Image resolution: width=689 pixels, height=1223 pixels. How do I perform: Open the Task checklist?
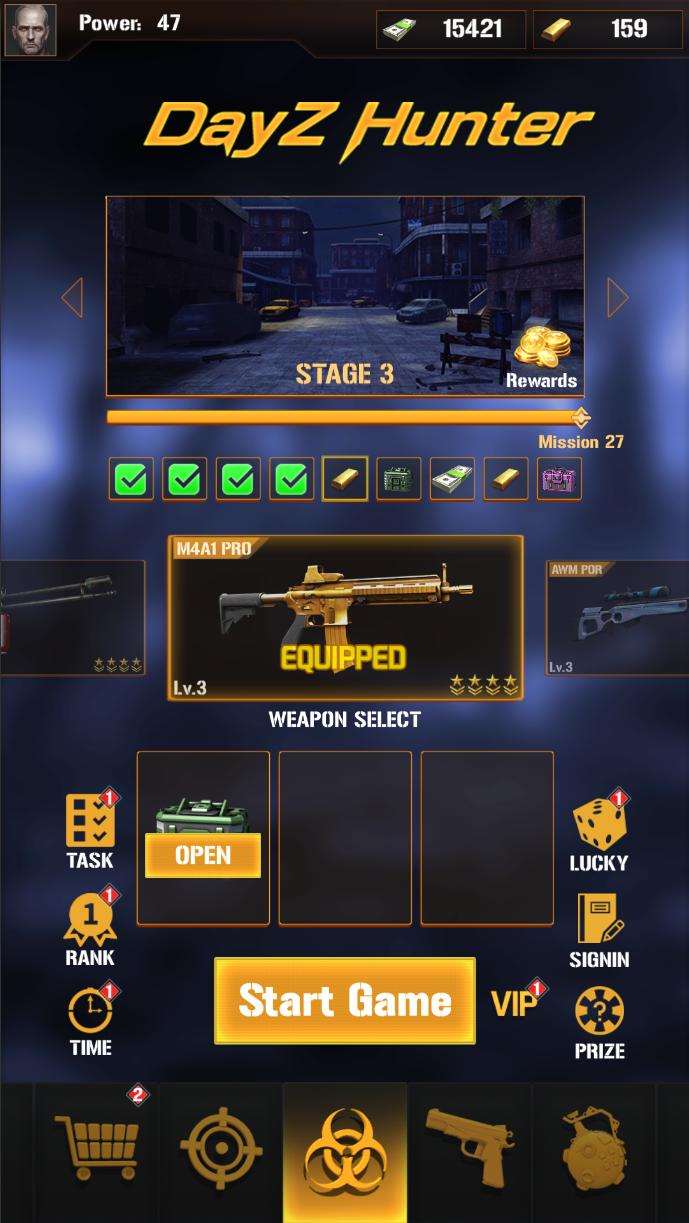coord(90,830)
